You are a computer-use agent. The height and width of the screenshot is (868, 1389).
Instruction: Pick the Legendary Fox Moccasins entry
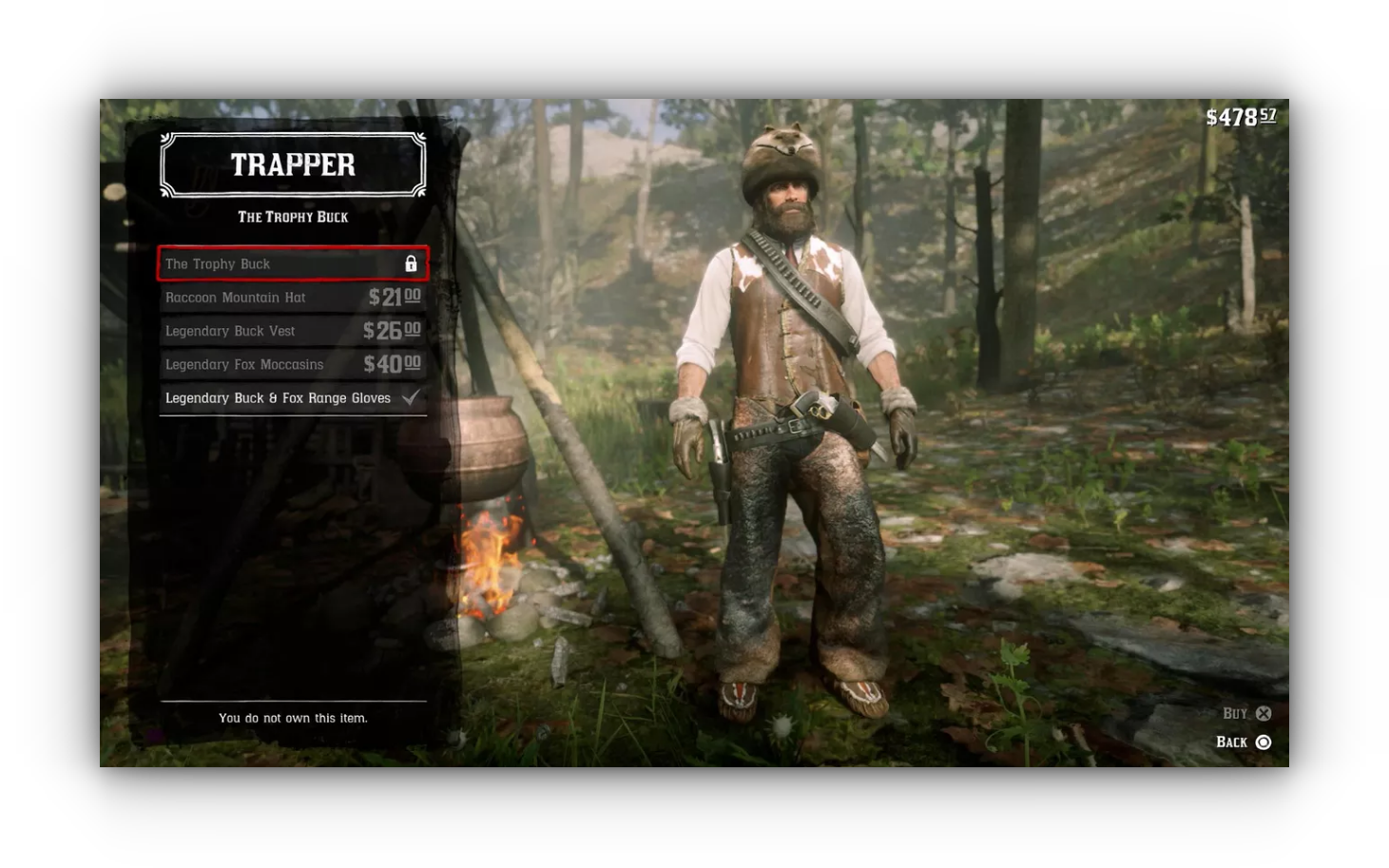click(x=292, y=364)
